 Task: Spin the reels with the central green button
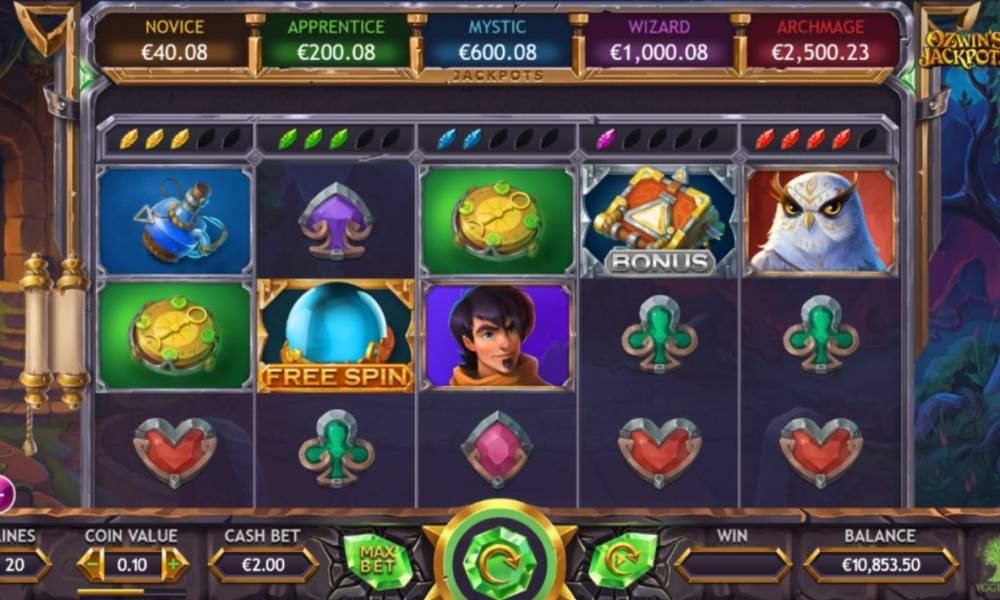500,562
